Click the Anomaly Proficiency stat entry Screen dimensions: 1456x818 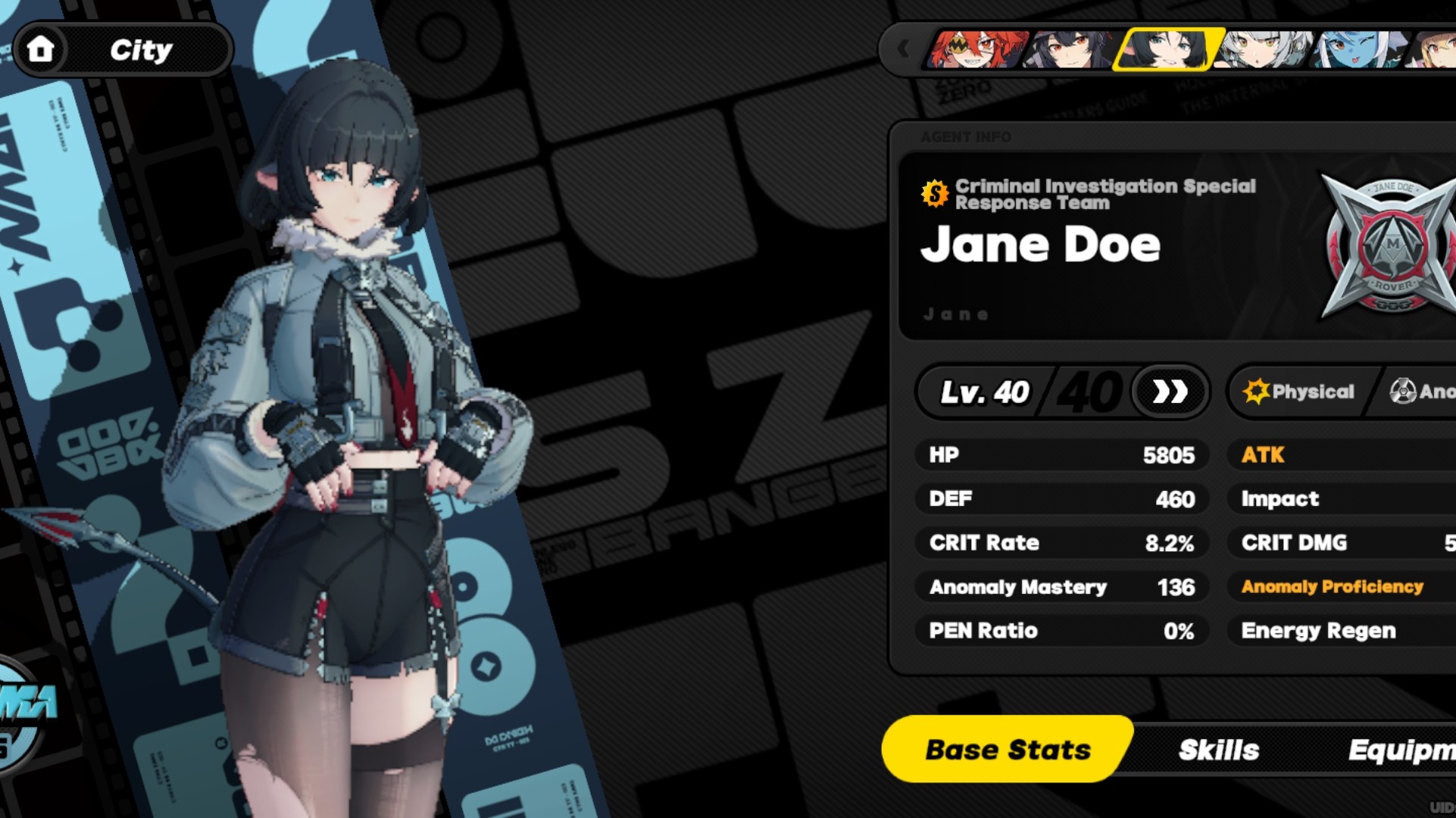pyautogui.click(x=1331, y=587)
